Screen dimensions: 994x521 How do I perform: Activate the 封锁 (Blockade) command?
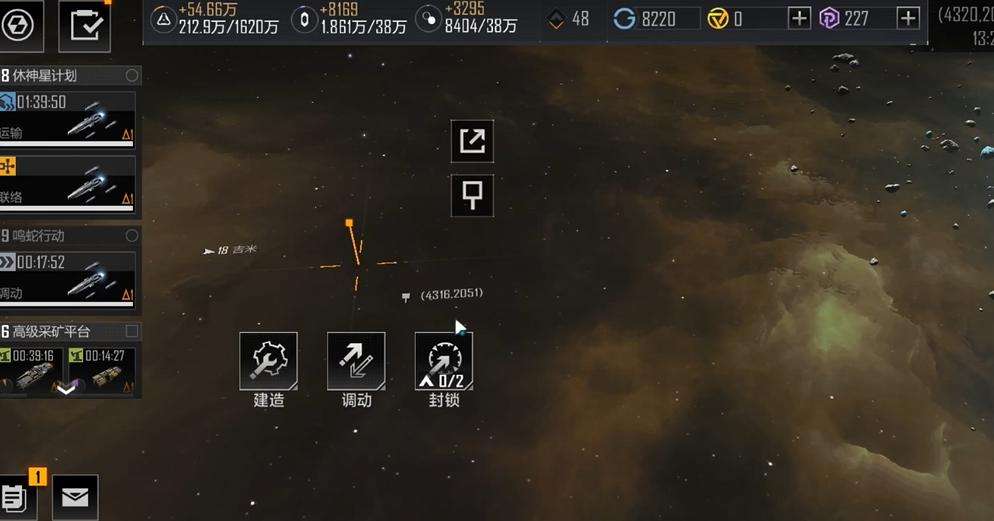pyautogui.click(x=444, y=361)
